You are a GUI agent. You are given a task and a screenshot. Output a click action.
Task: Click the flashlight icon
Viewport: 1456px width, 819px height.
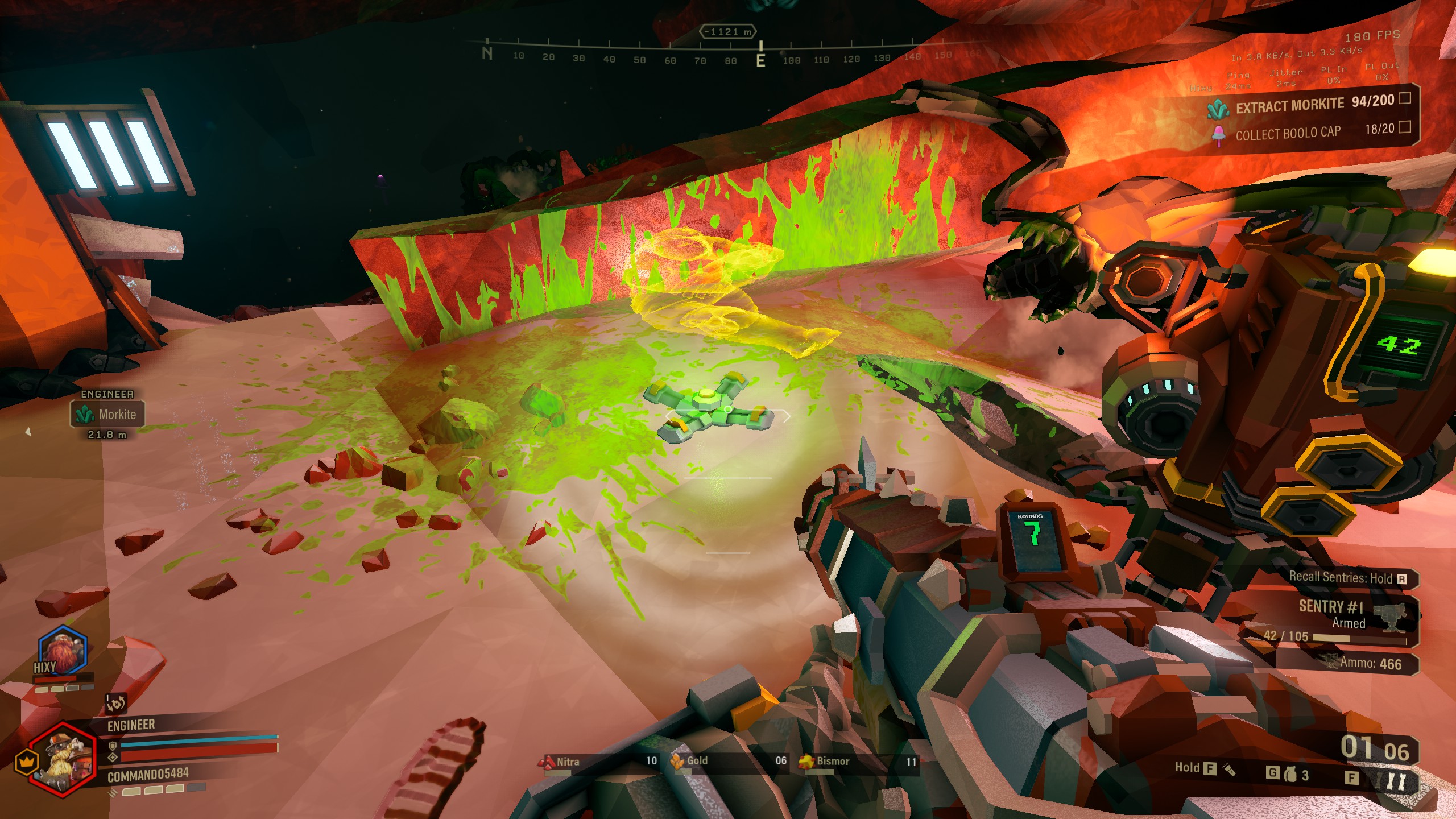1229,770
